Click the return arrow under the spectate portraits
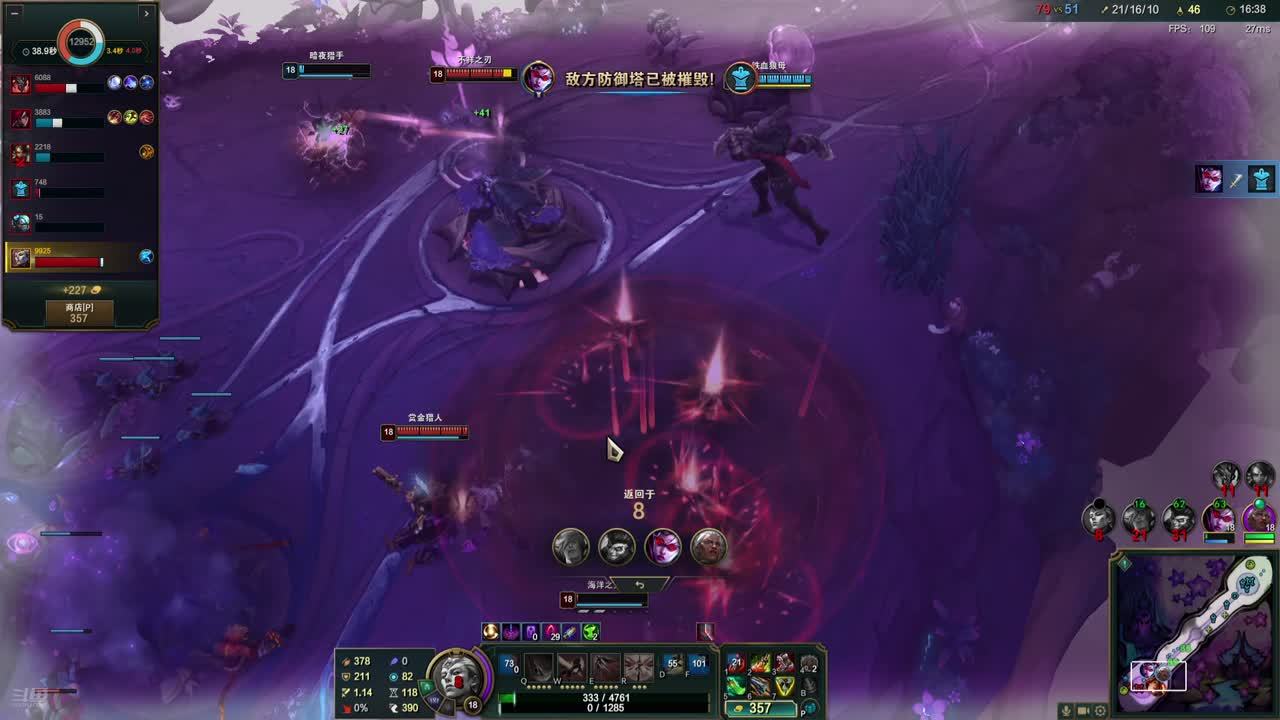 coord(639,584)
